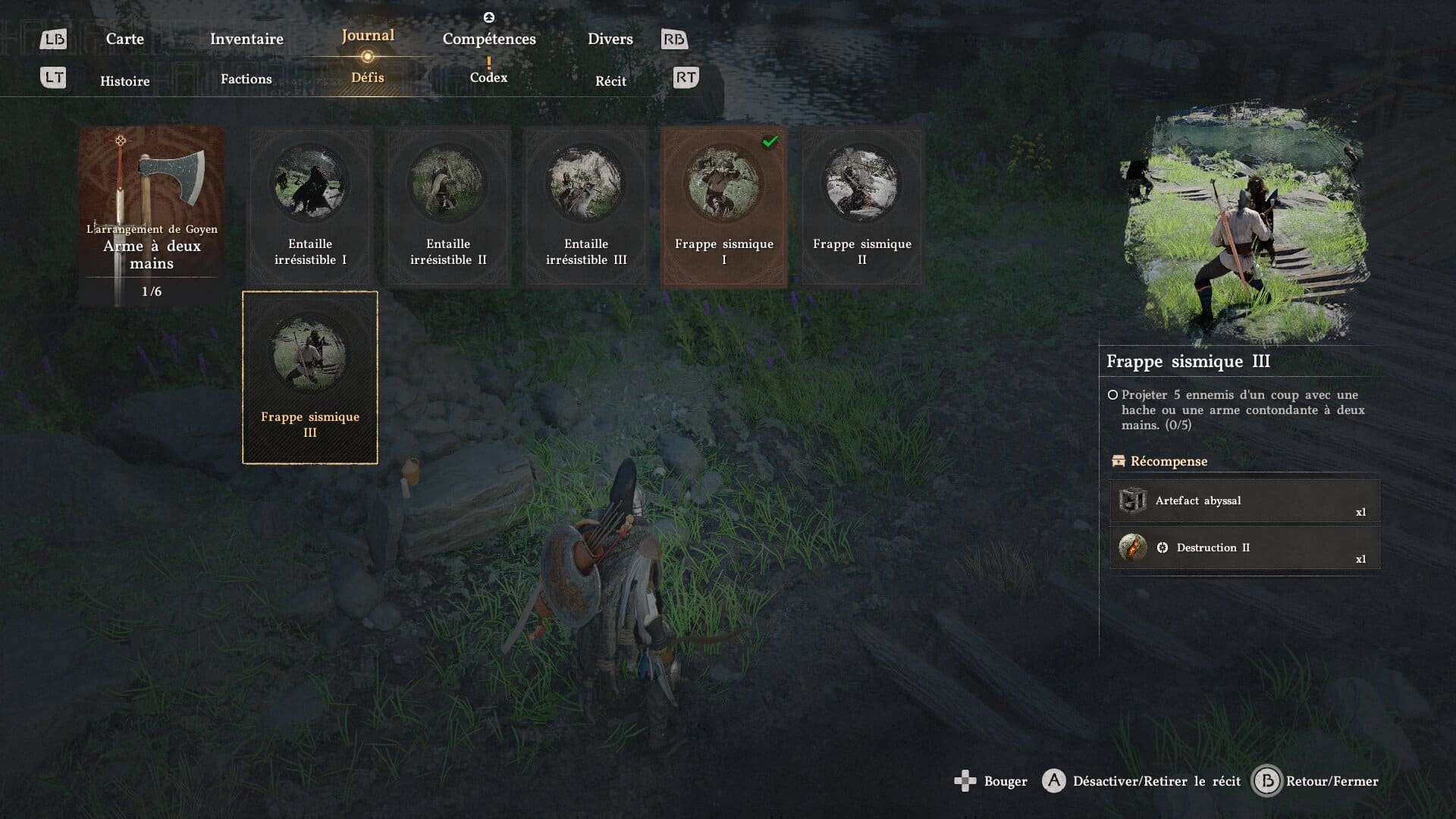
Task: Select the Entaille irrésistible II challenge card
Action: (x=448, y=206)
